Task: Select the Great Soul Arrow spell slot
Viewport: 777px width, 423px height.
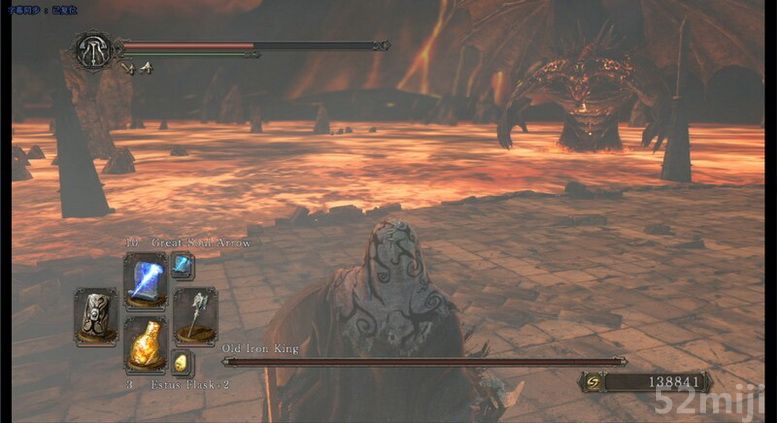Action: pos(145,280)
